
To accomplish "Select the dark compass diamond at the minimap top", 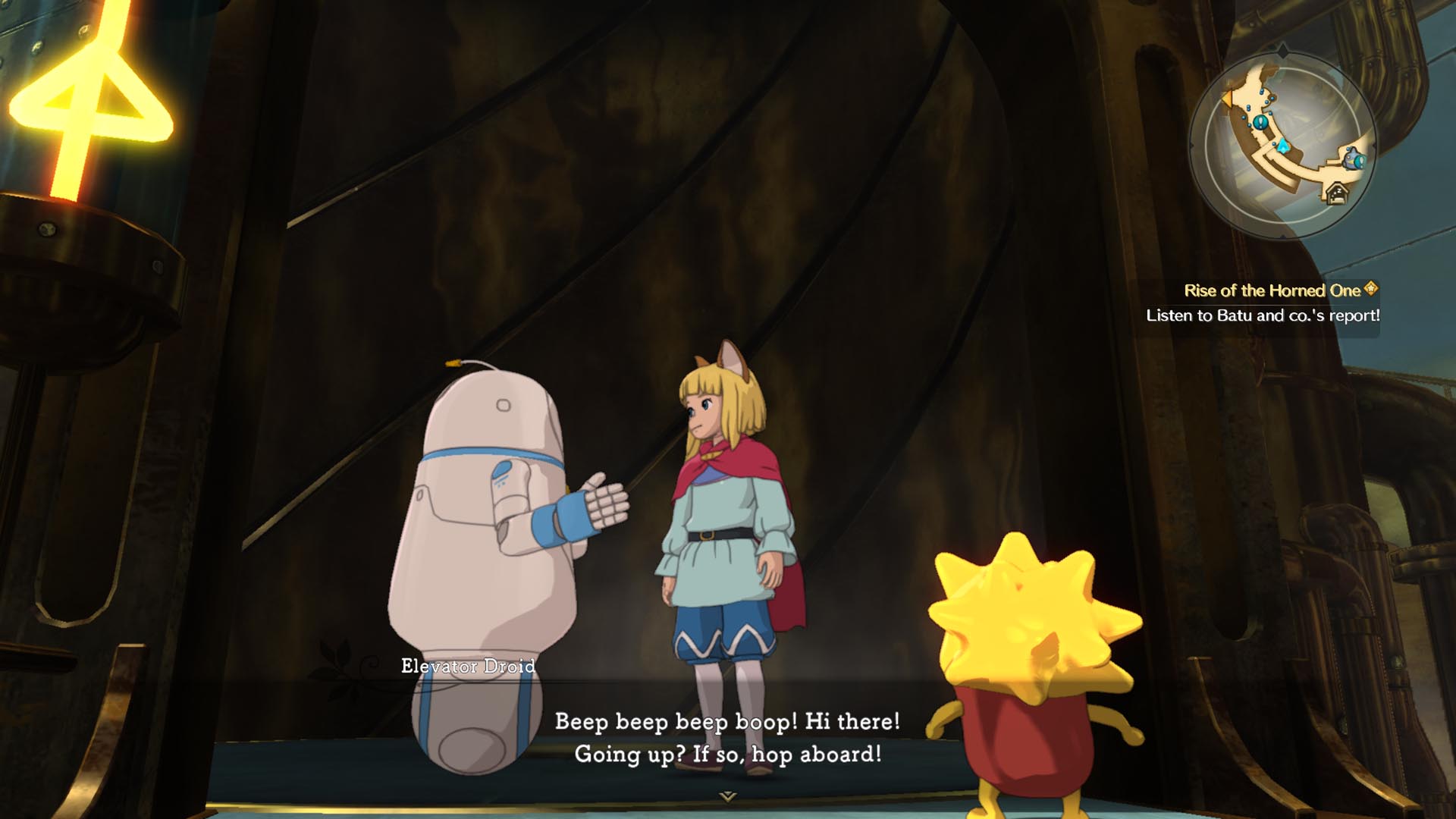I will pyautogui.click(x=1283, y=51).
